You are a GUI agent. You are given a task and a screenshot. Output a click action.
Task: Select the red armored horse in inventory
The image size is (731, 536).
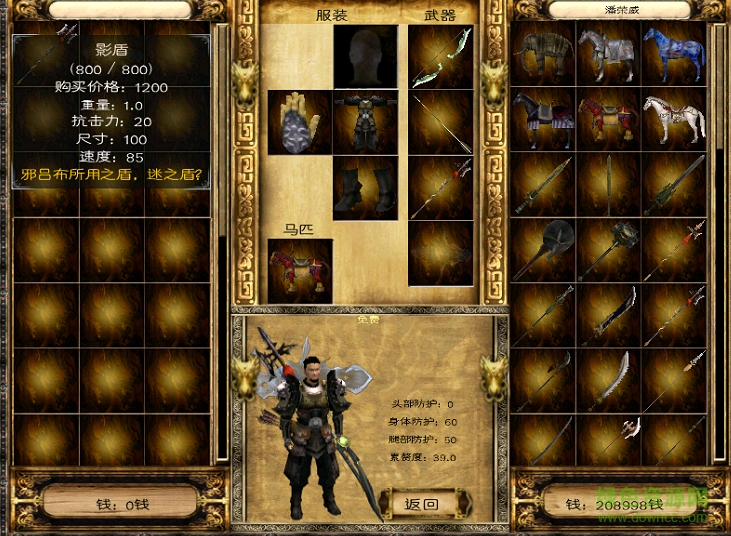608,118
